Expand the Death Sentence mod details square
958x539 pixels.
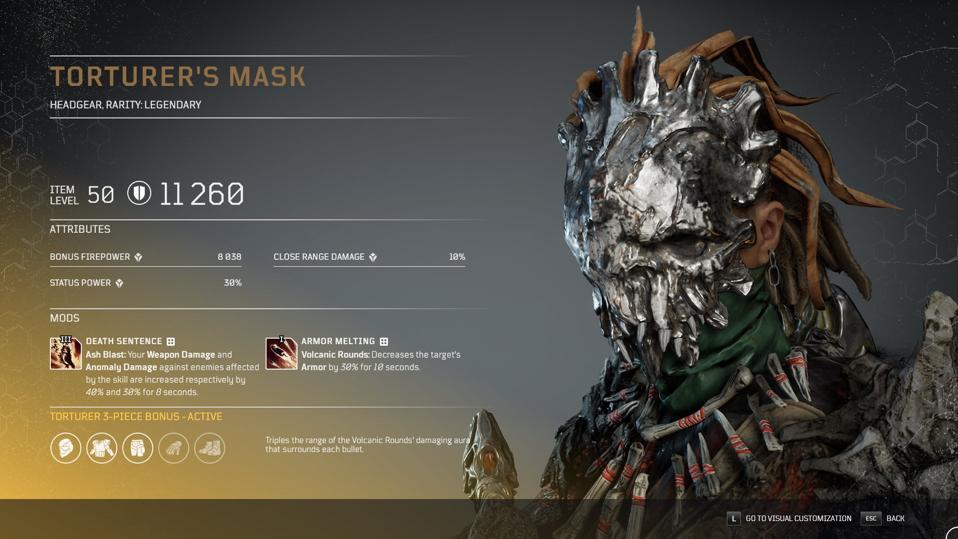pyautogui.click(x=171, y=342)
